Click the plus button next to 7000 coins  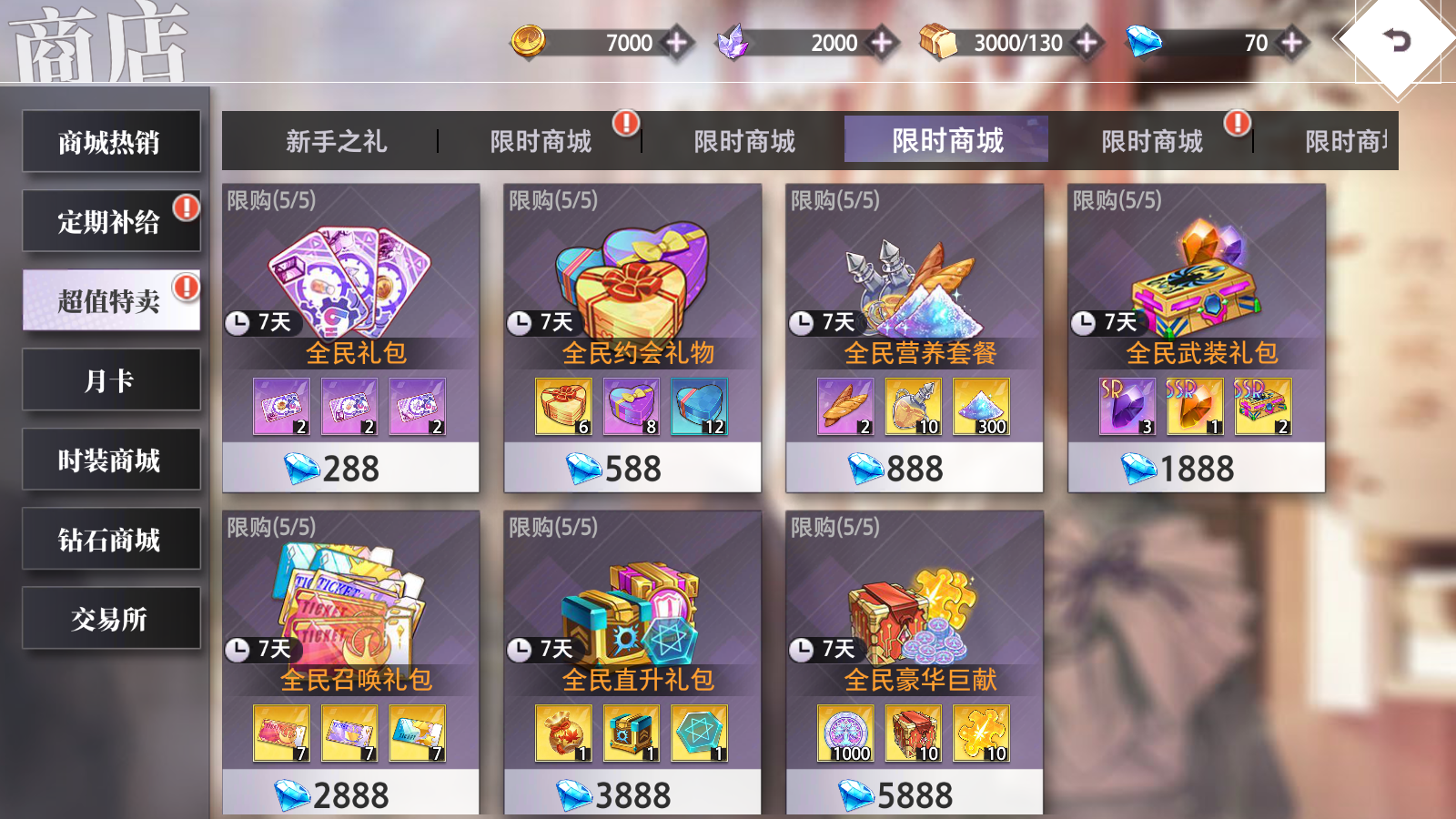tap(679, 41)
